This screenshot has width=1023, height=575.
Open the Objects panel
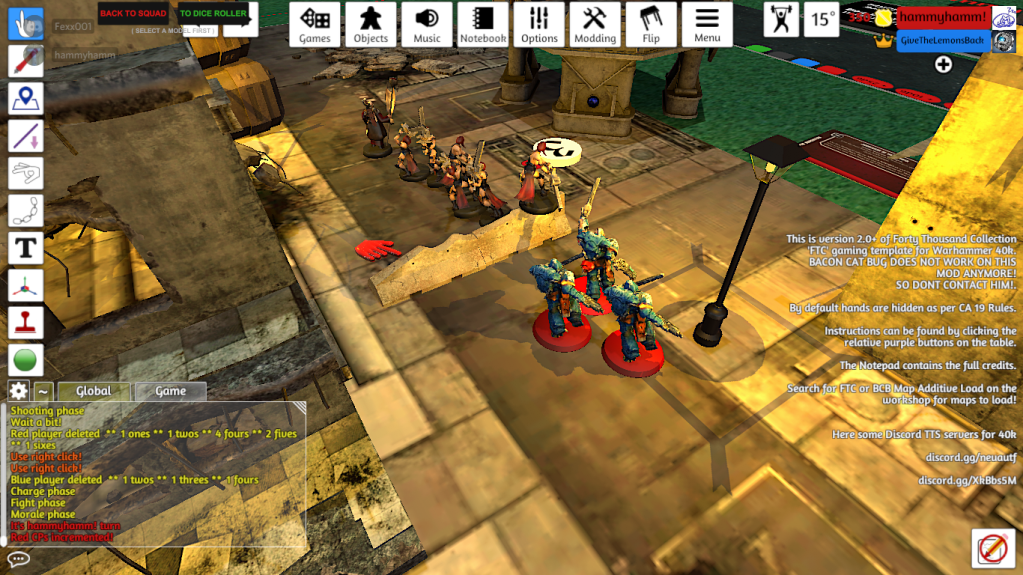[371, 24]
